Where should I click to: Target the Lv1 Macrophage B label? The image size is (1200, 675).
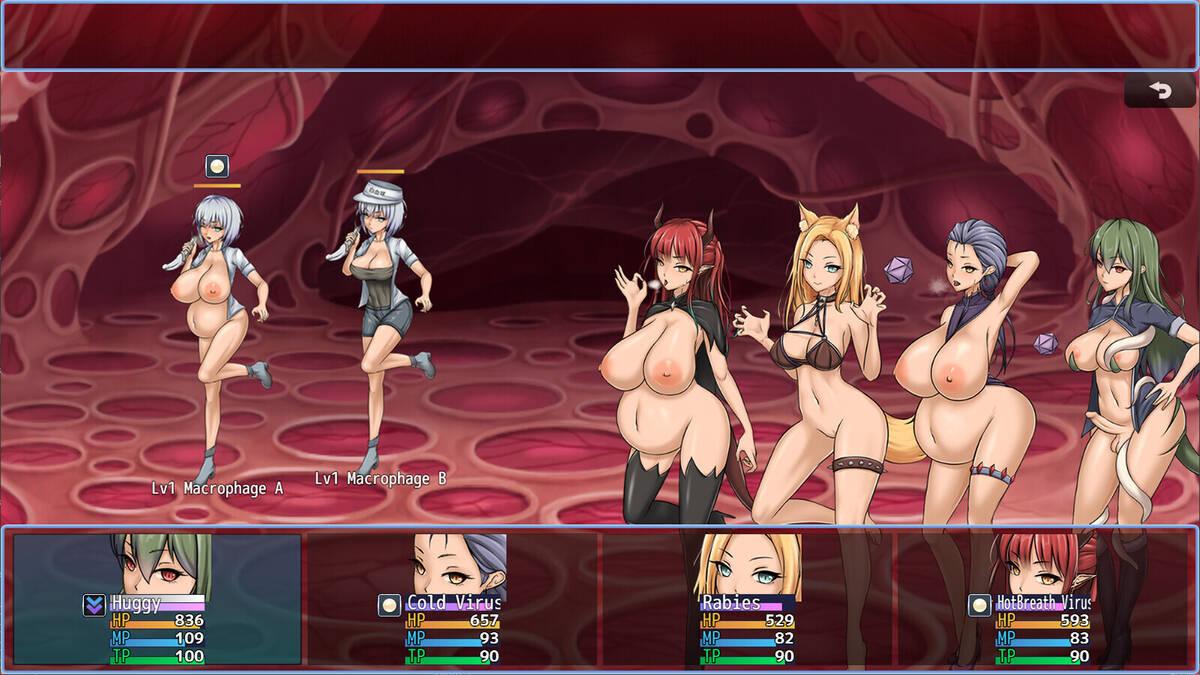pyautogui.click(x=380, y=479)
